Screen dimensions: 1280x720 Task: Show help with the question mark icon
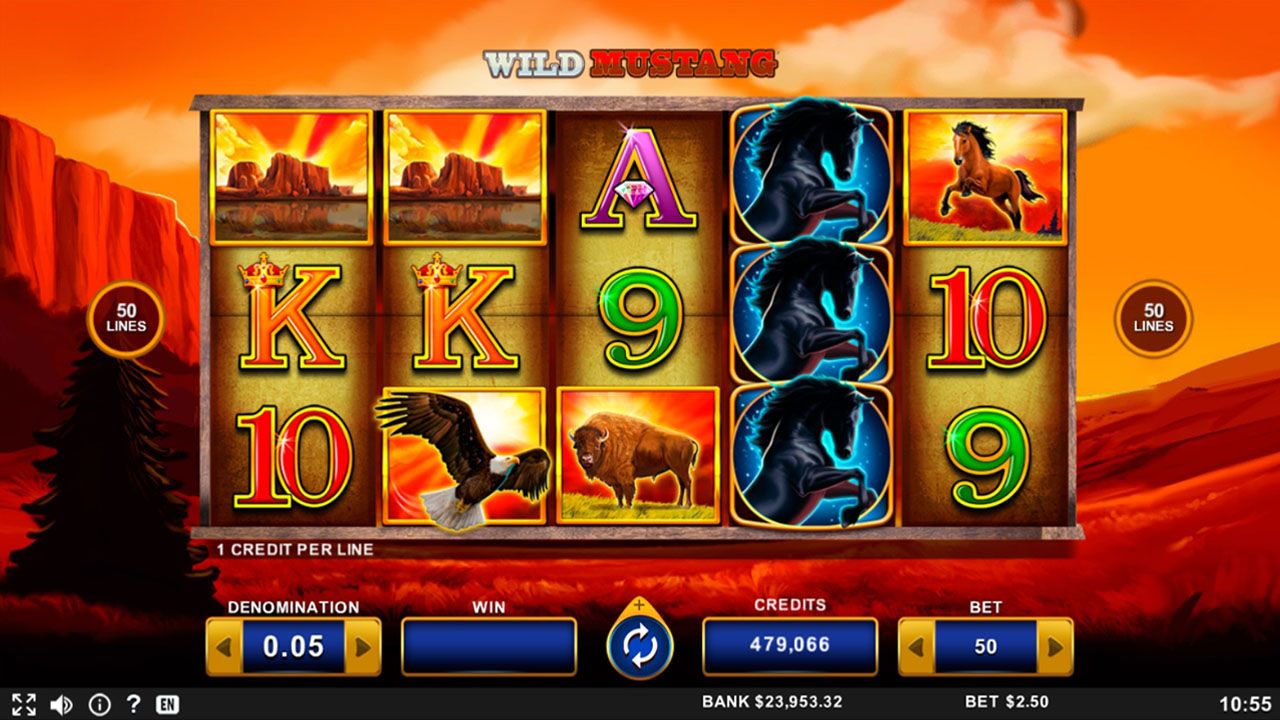(133, 704)
